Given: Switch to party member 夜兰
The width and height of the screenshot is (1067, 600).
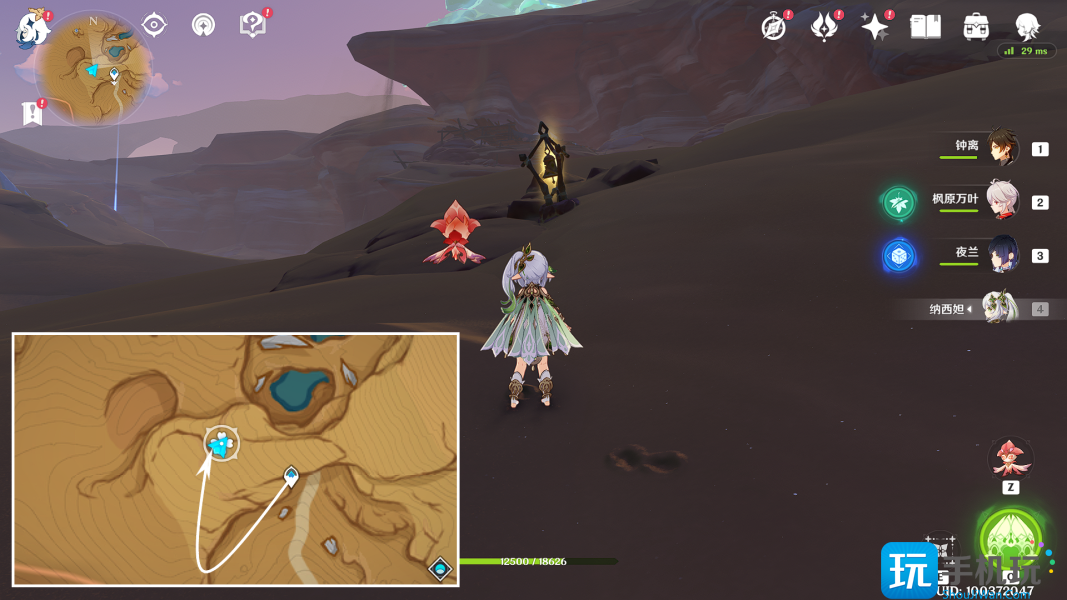Looking at the screenshot, I should point(1003,254).
